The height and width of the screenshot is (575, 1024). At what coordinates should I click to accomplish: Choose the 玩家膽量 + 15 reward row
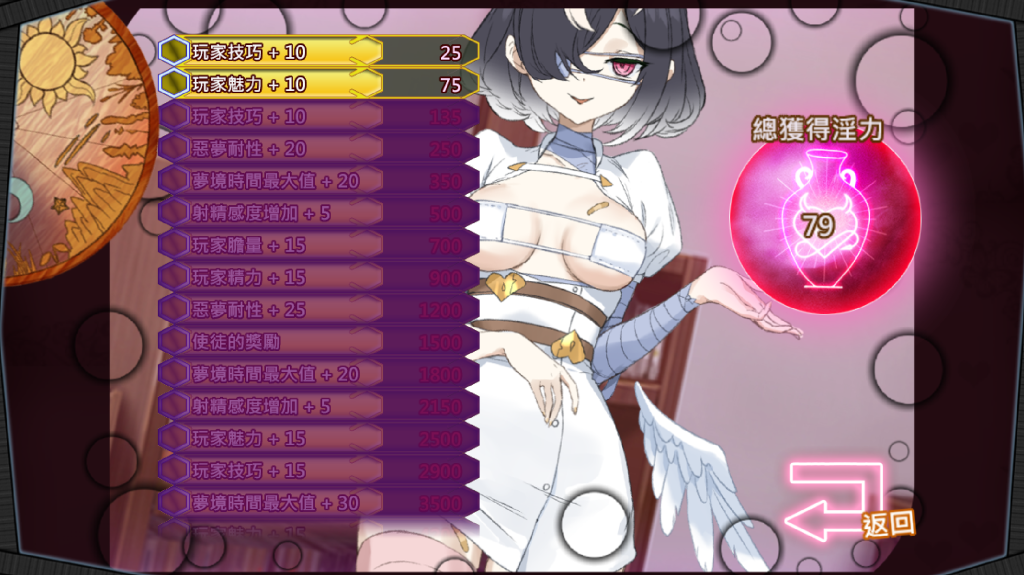tap(318, 245)
